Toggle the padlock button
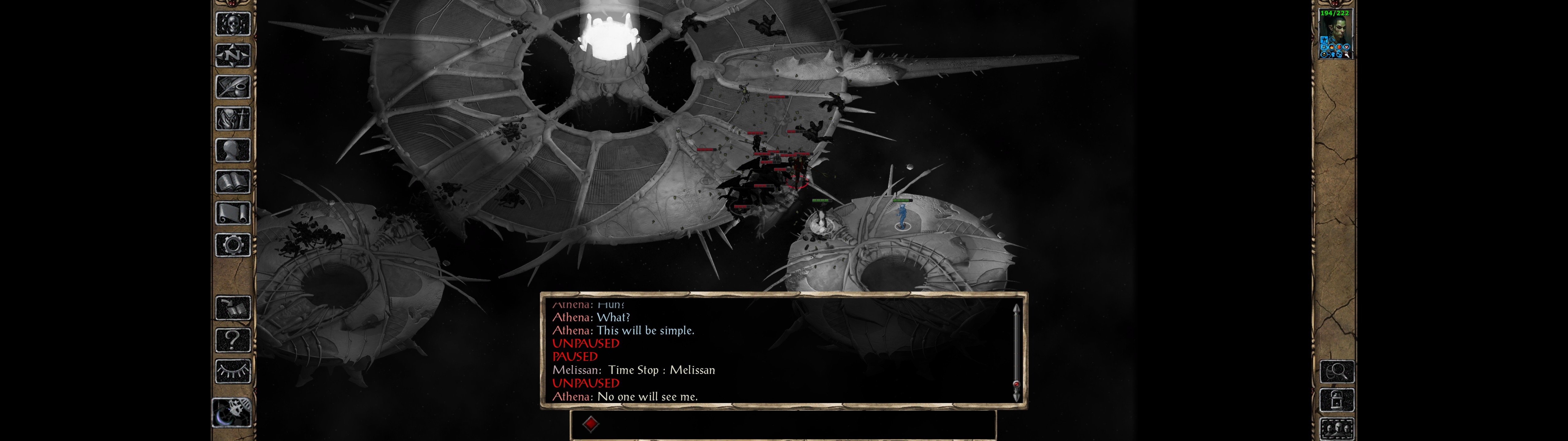The image size is (1568, 441). click(1337, 400)
